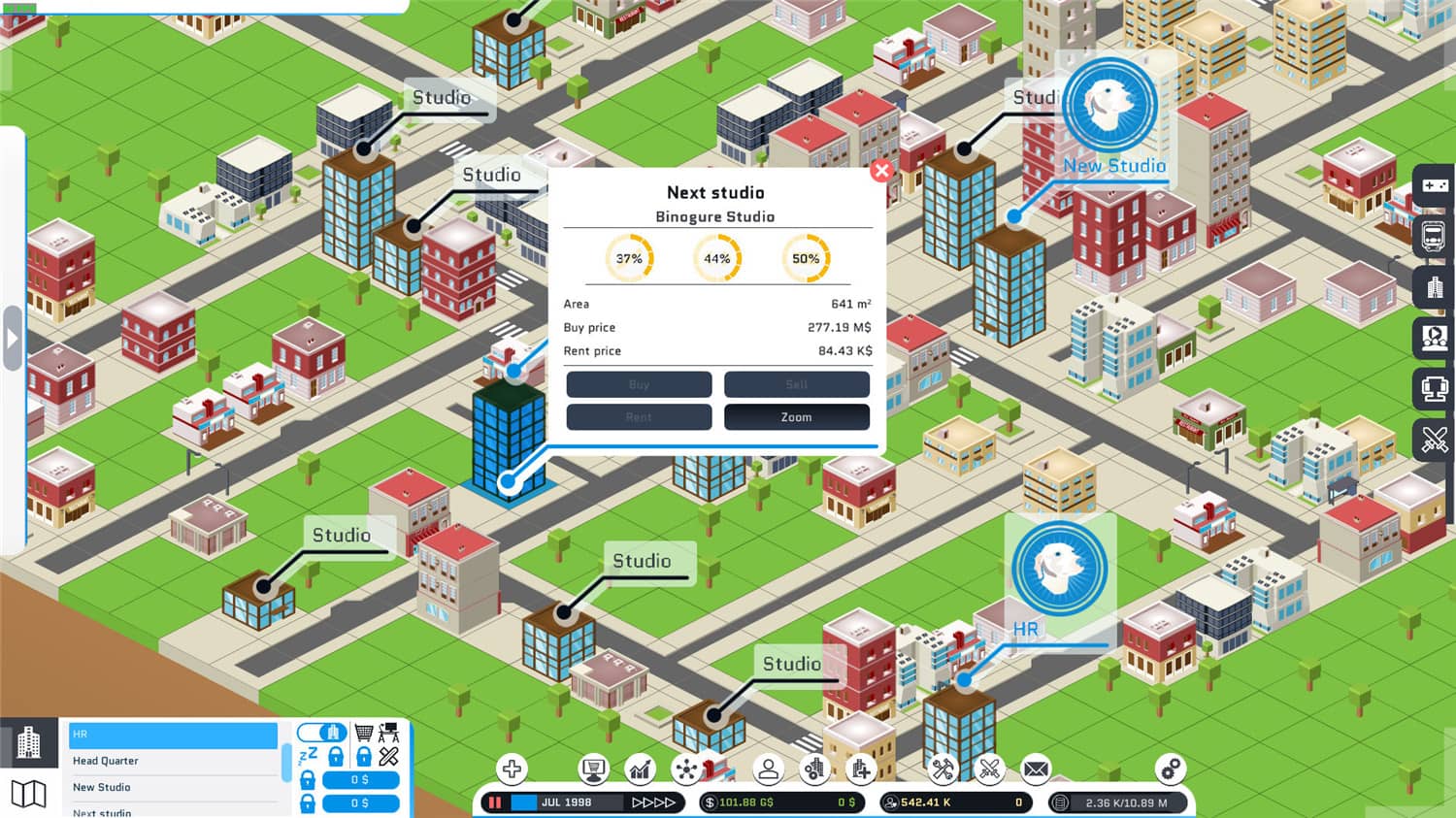Open the shopping cart icon in studio panel
Image resolution: width=1456 pixels, height=818 pixels.
(364, 731)
